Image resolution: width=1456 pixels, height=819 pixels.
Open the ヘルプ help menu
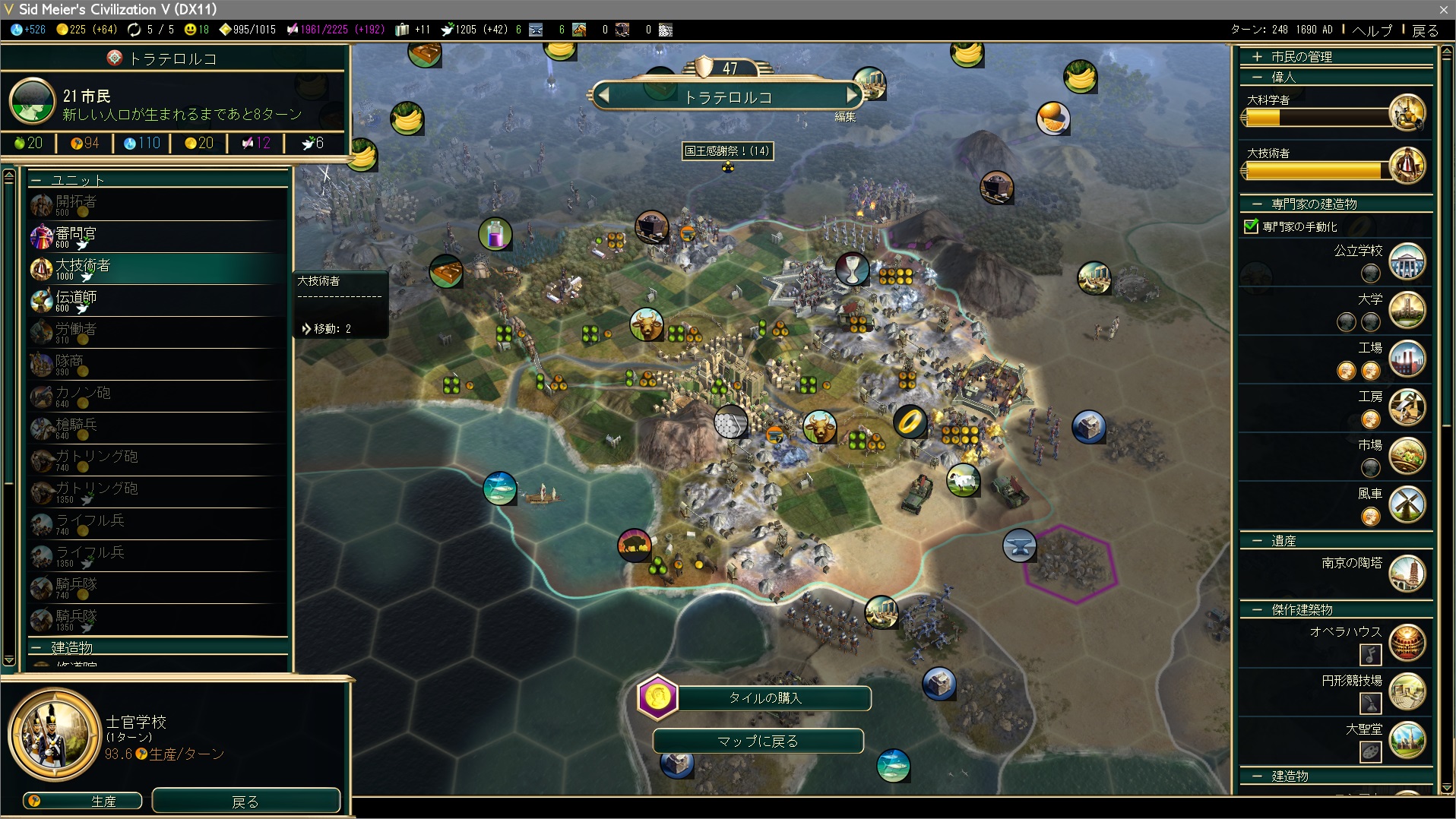[1372, 30]
